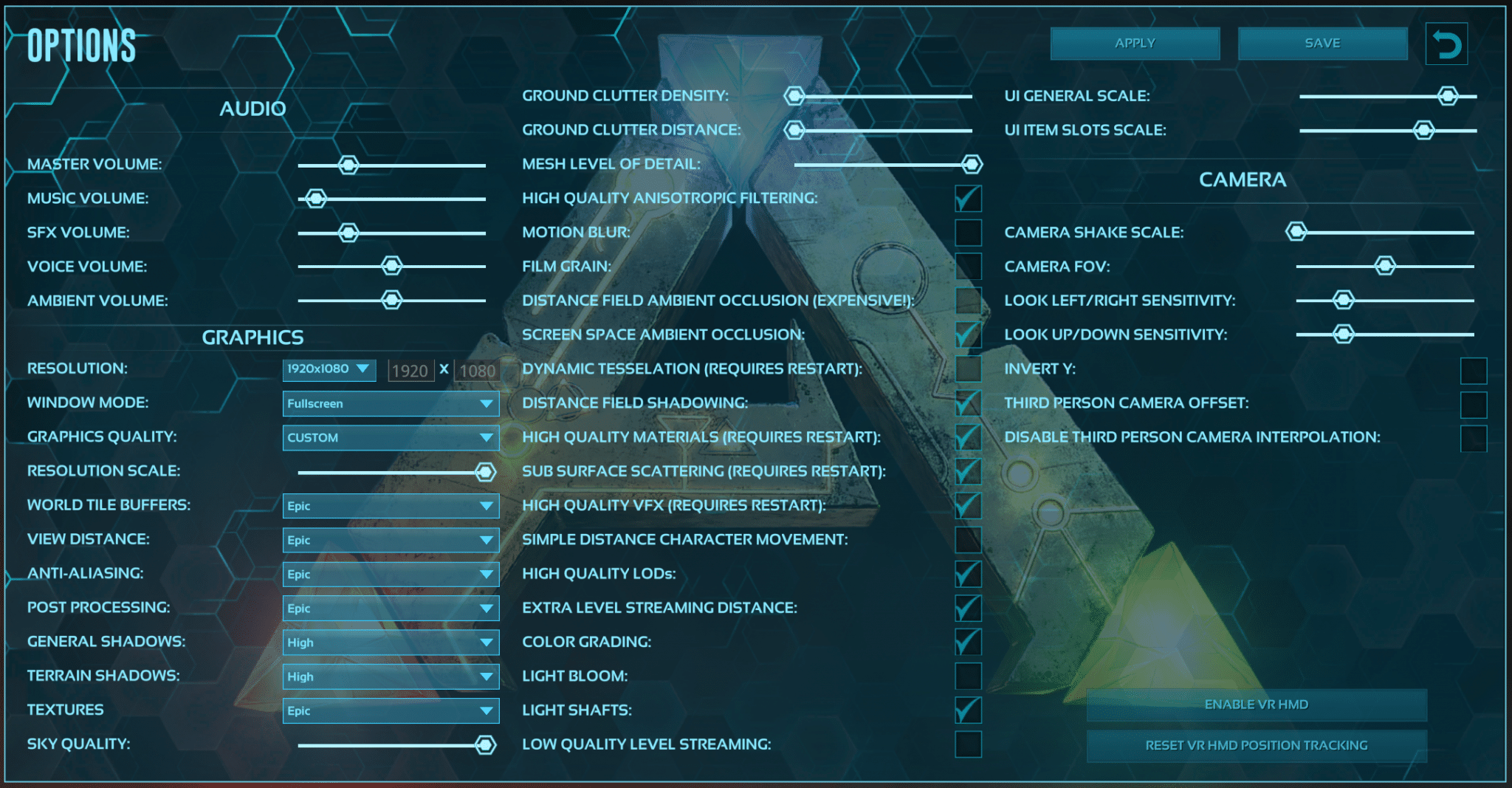Open the Graphics Quality dropdown
The image size is (1512, 788).
(x=391, y=437)
